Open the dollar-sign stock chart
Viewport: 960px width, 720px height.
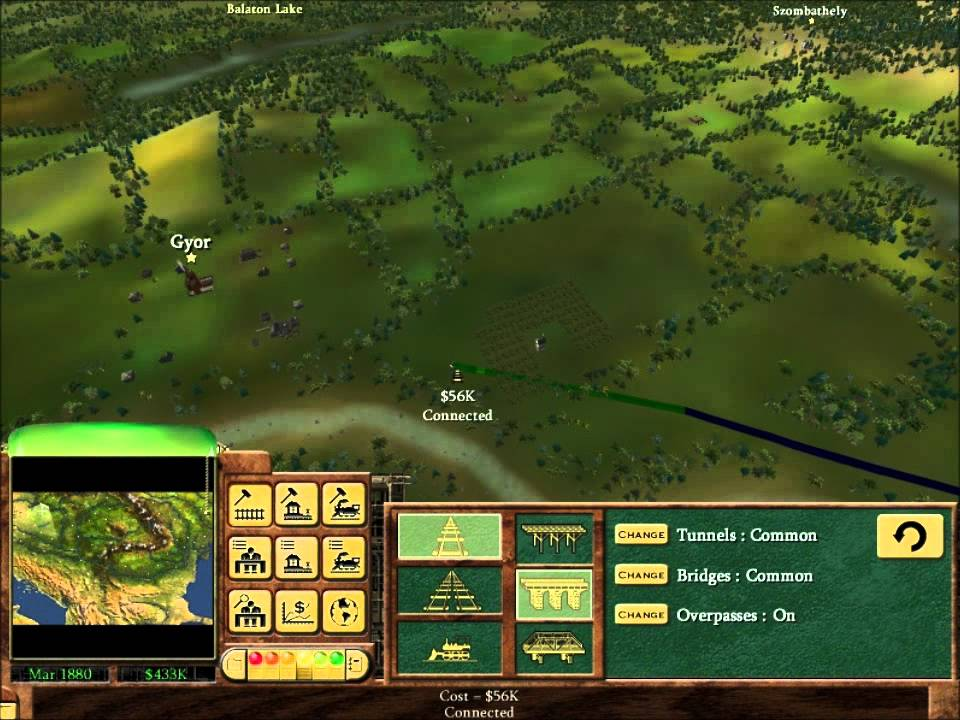[x=296, y=610]
